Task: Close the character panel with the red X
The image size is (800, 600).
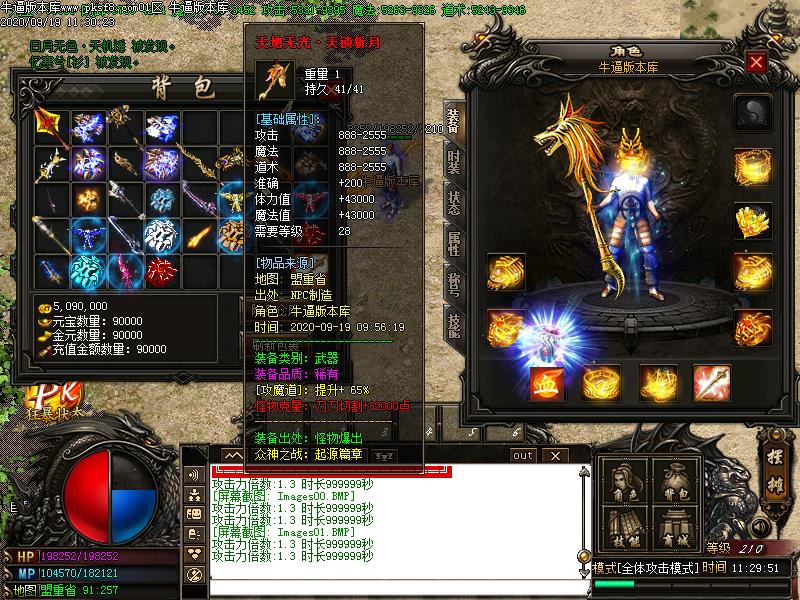Action: 756,62
